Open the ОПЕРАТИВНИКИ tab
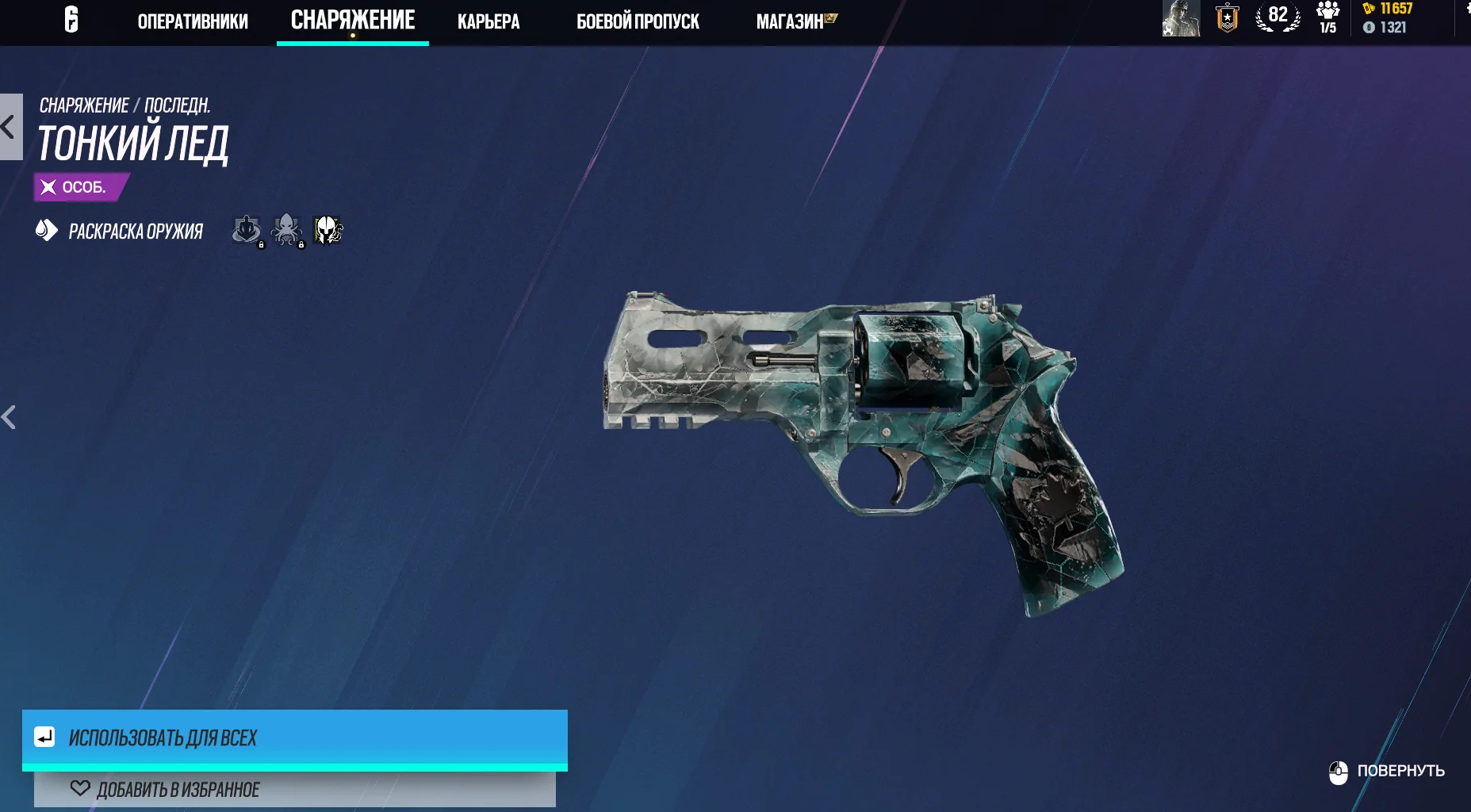Viewport: 1471px width, 812px height. click(193, 21)
